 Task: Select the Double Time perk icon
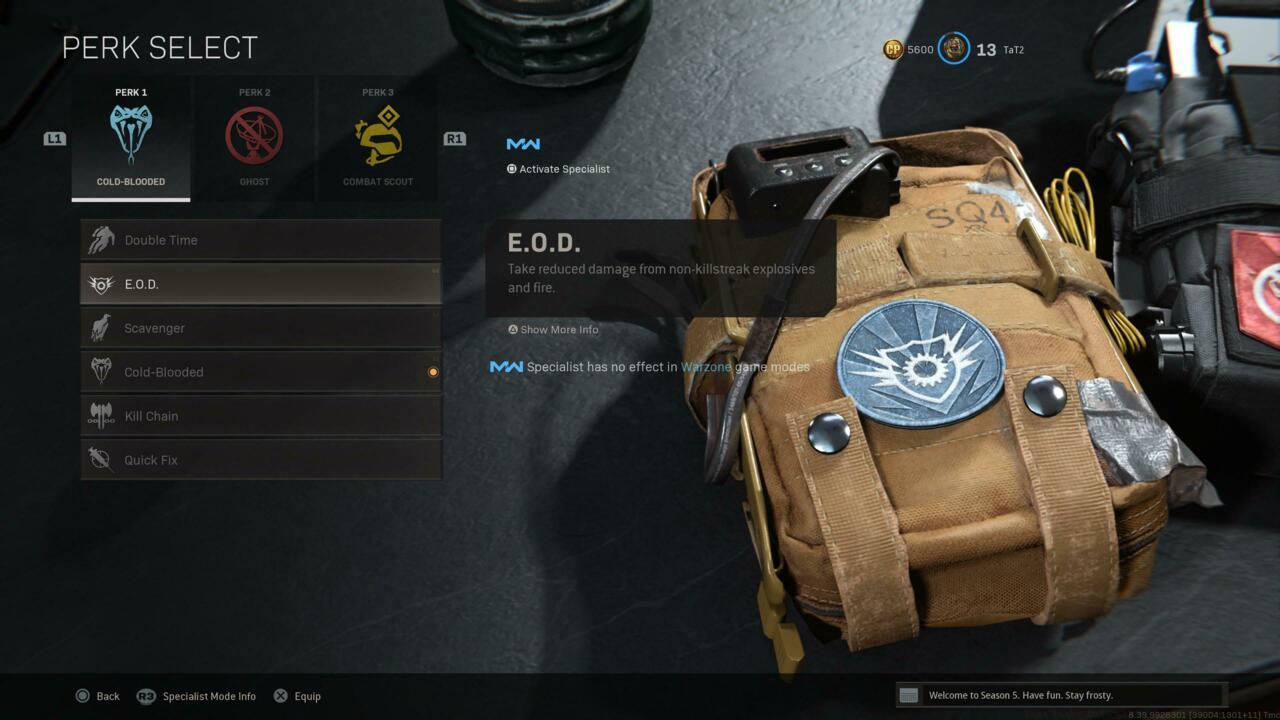click(x=101, y=239)
